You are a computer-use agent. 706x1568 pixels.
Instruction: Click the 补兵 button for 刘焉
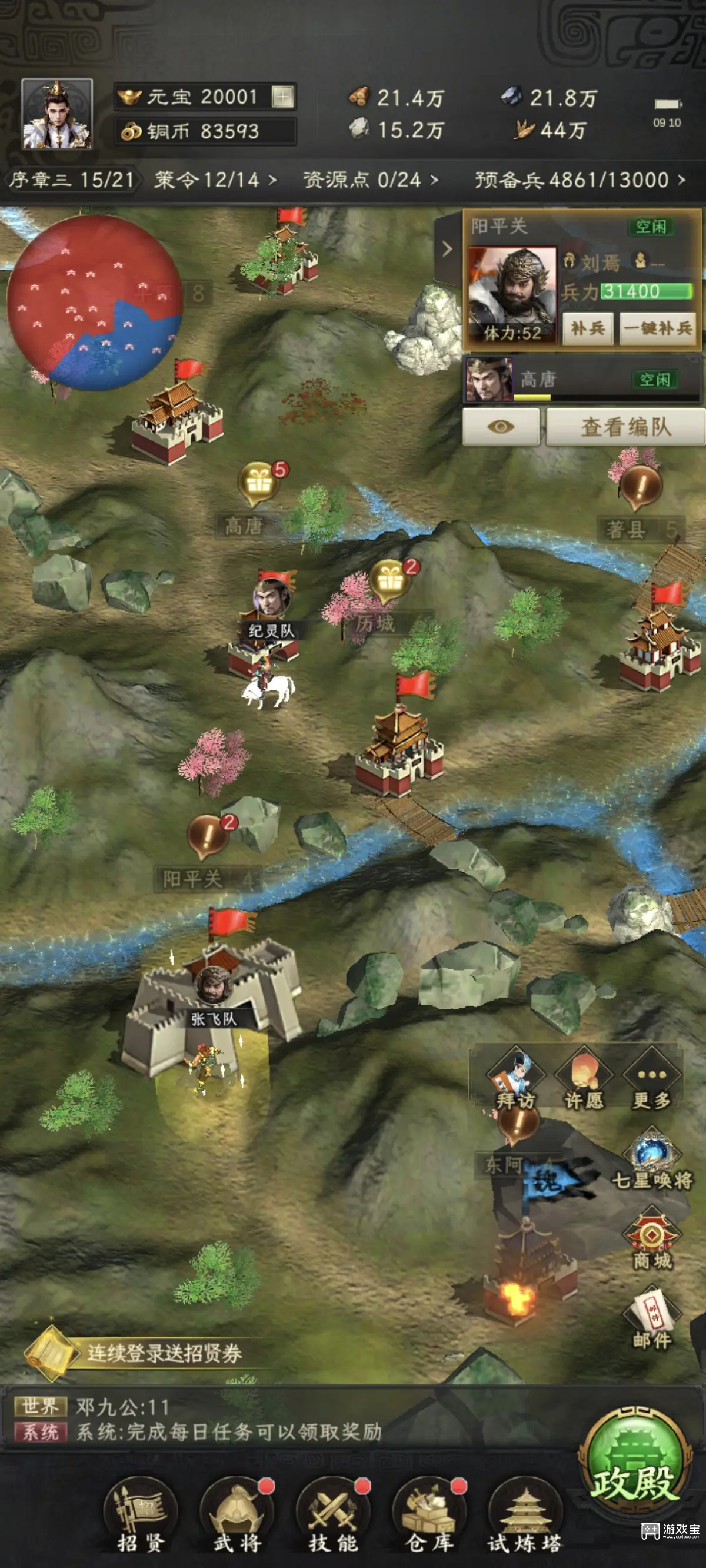pyautogui.click(x=587, y=328)
